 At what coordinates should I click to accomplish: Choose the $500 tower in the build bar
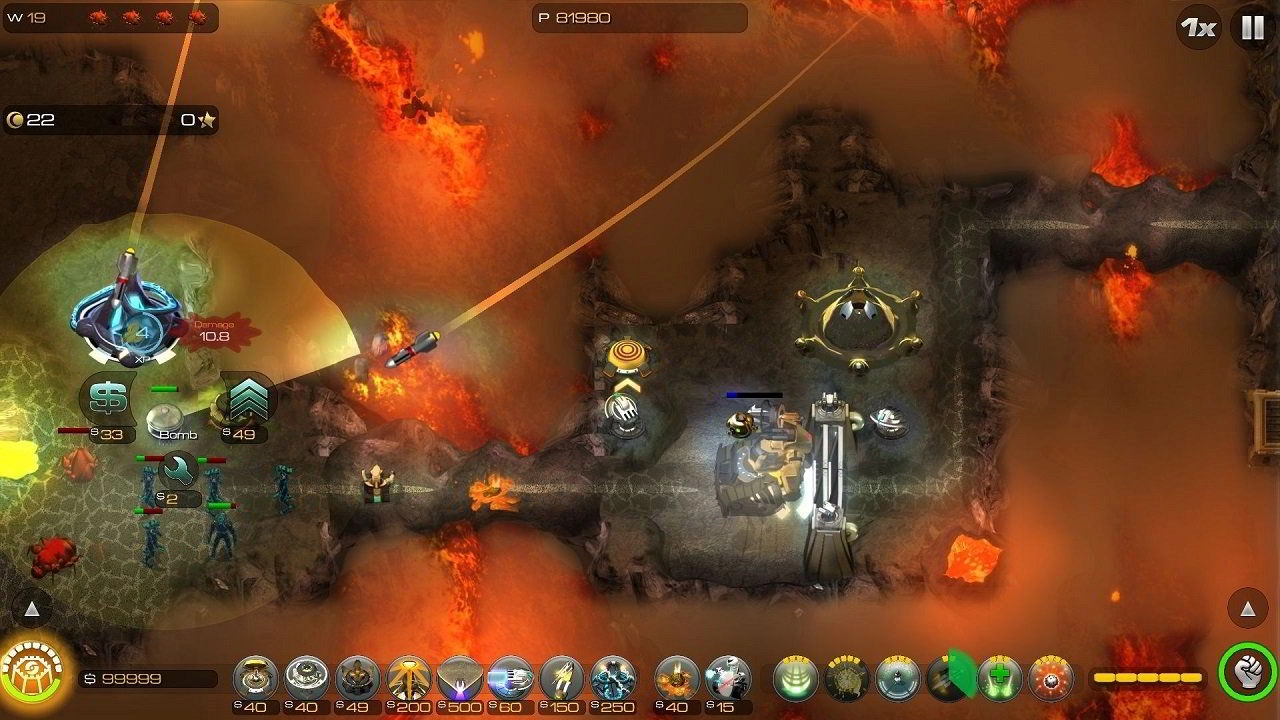coord(460,679)
